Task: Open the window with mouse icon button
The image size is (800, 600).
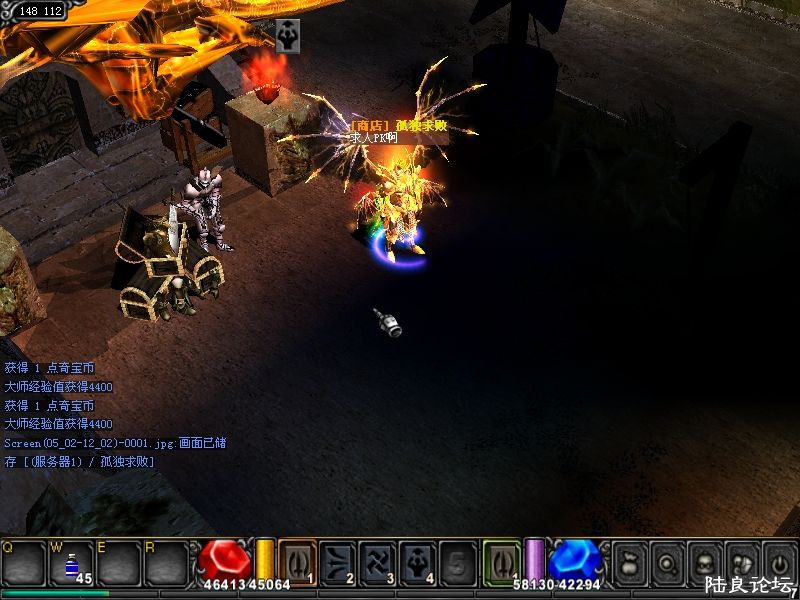Action: pos(741,562)
